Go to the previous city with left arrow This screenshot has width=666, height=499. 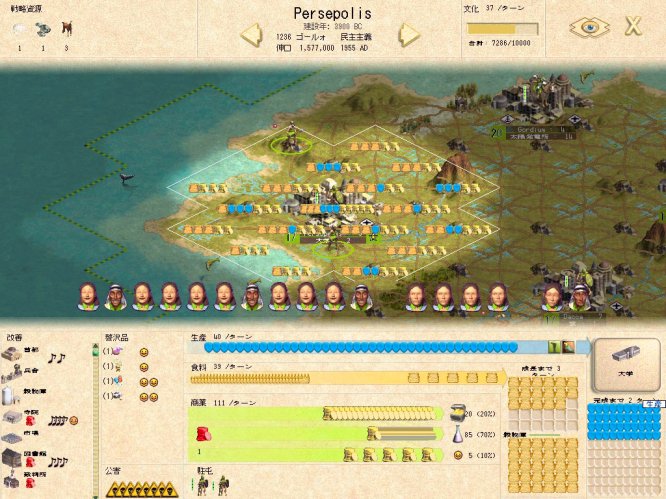click(x=251, y=36)
